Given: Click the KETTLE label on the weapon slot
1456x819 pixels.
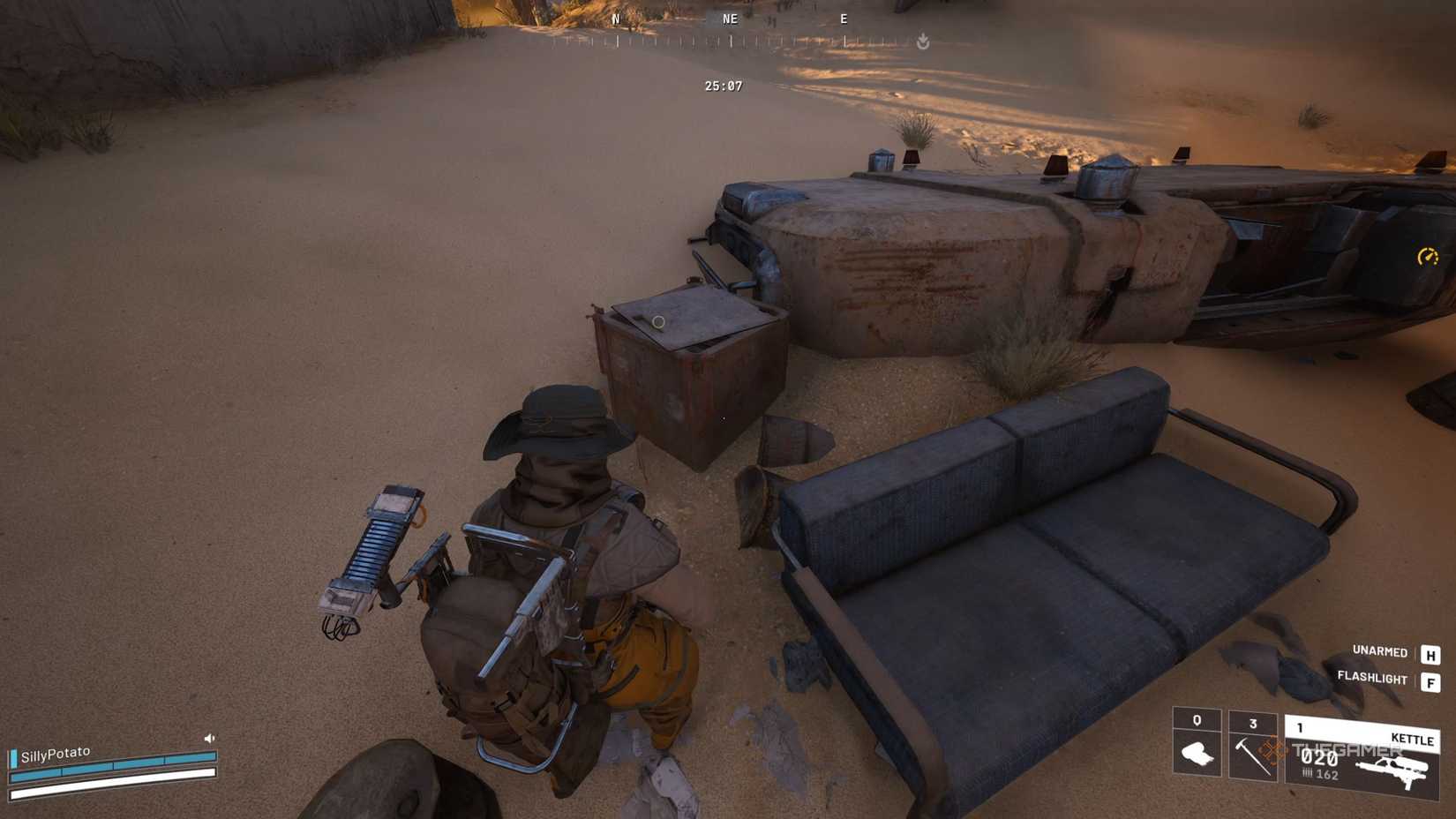Looking at the screenshot, I should tap(1413, 740).
